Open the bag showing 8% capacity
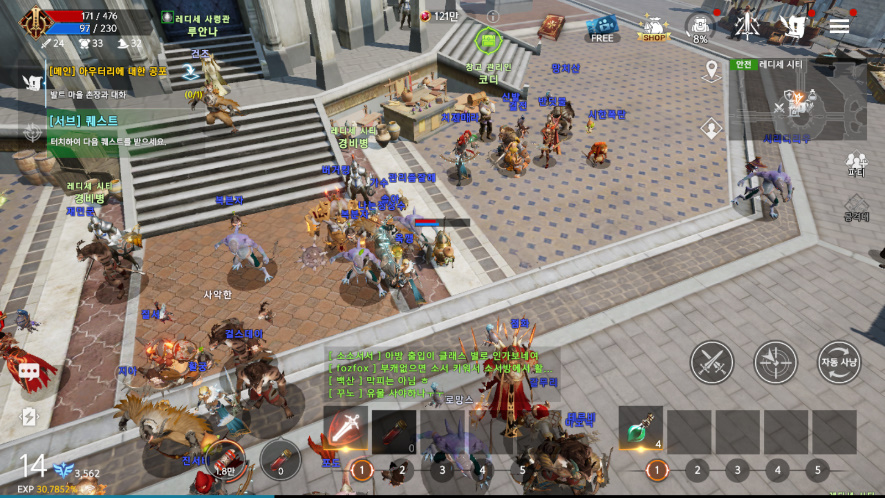 click(700, 27)
